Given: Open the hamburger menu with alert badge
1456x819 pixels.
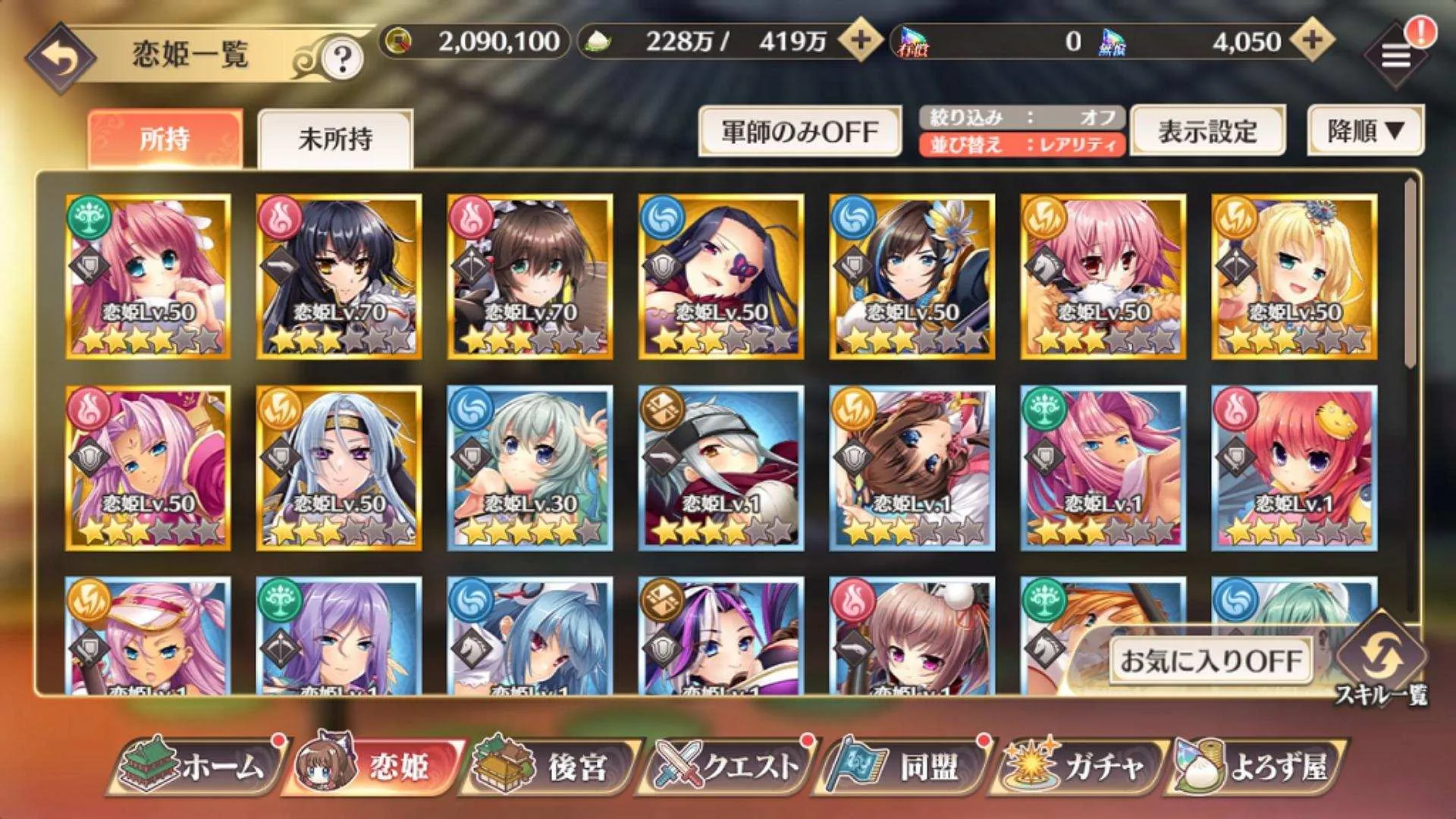Looking at the screenshot, I should 1396,55.
